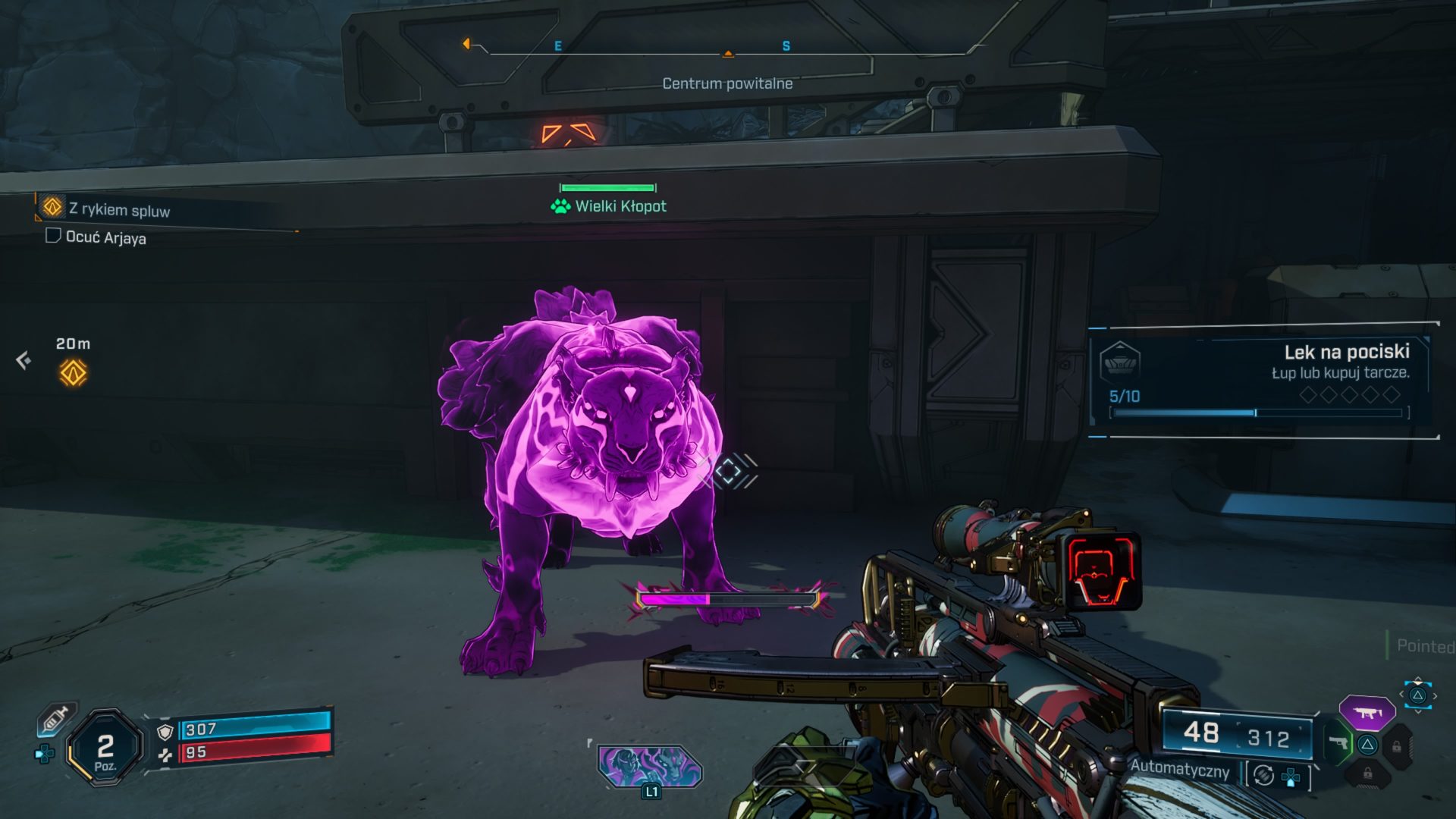Switch to the green pistol weapon slot

(1338, 742)
